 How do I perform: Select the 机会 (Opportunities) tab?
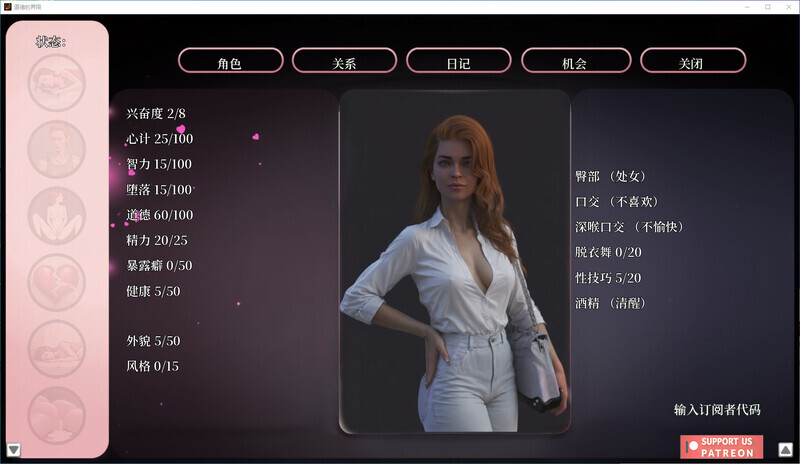574,61
